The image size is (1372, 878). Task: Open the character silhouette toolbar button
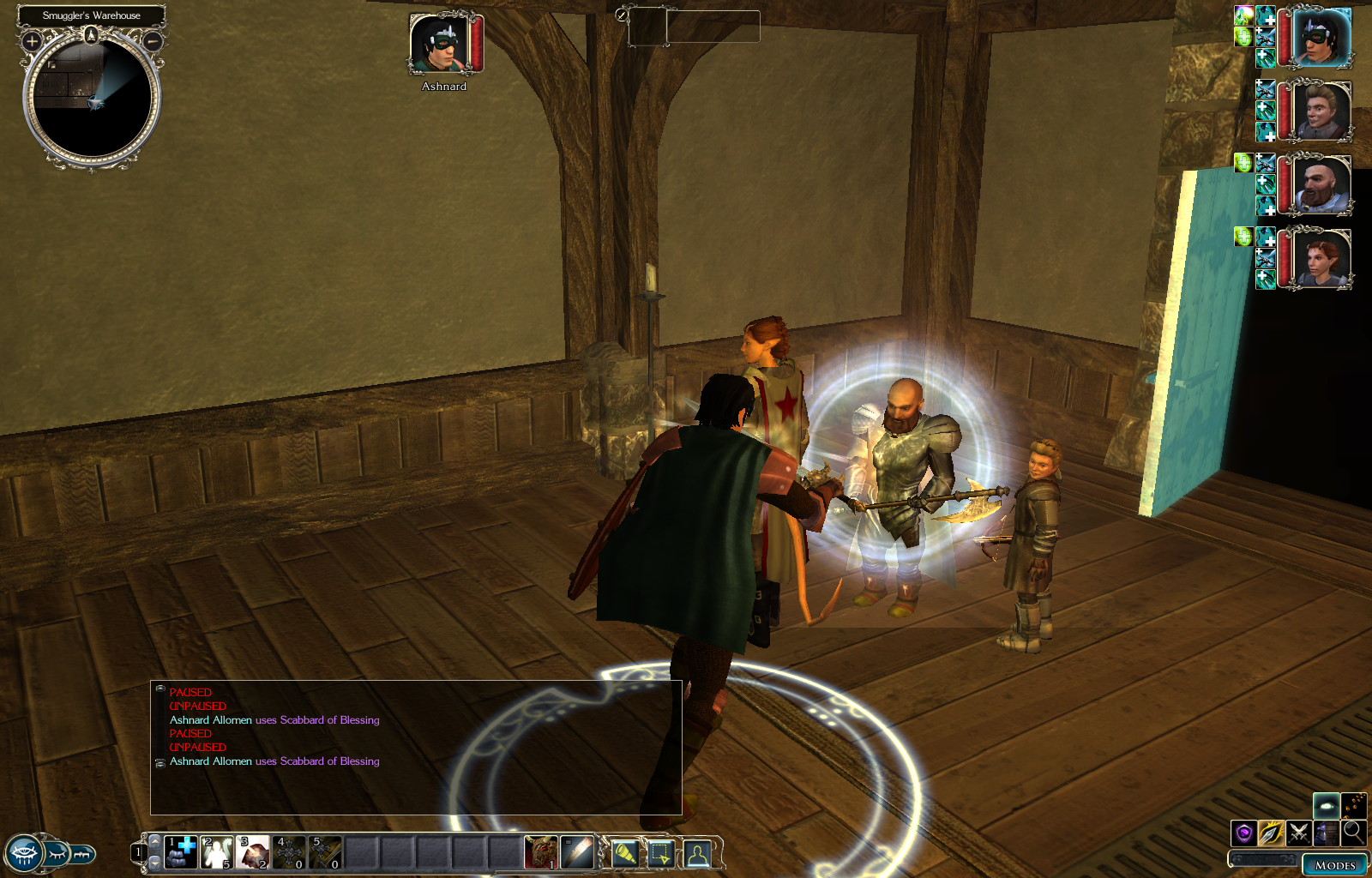(697, 853)
